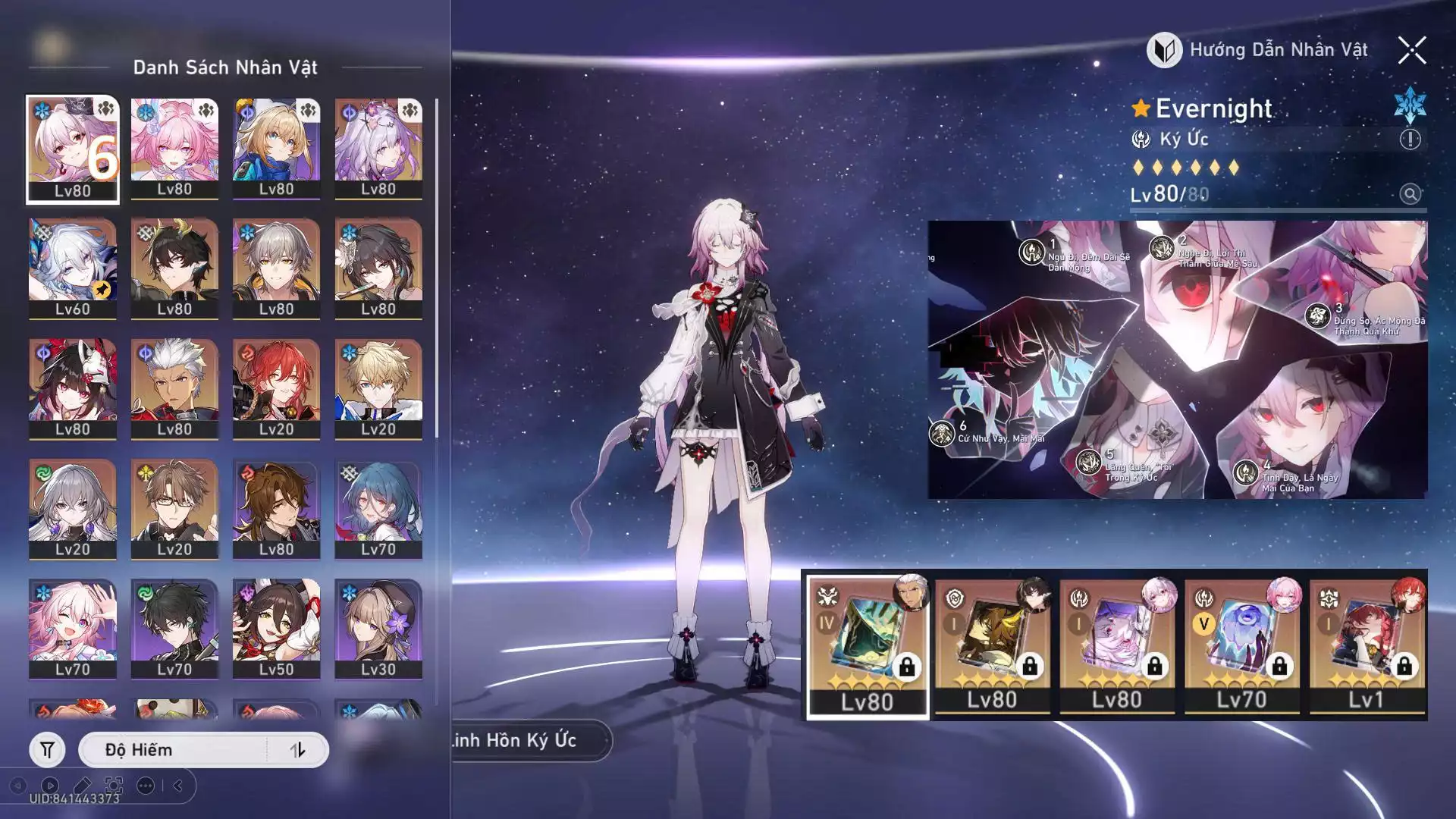The width and height of the screenshot is (1456, 819).
Task: Close the character screen
Action: pos(1411,51)
